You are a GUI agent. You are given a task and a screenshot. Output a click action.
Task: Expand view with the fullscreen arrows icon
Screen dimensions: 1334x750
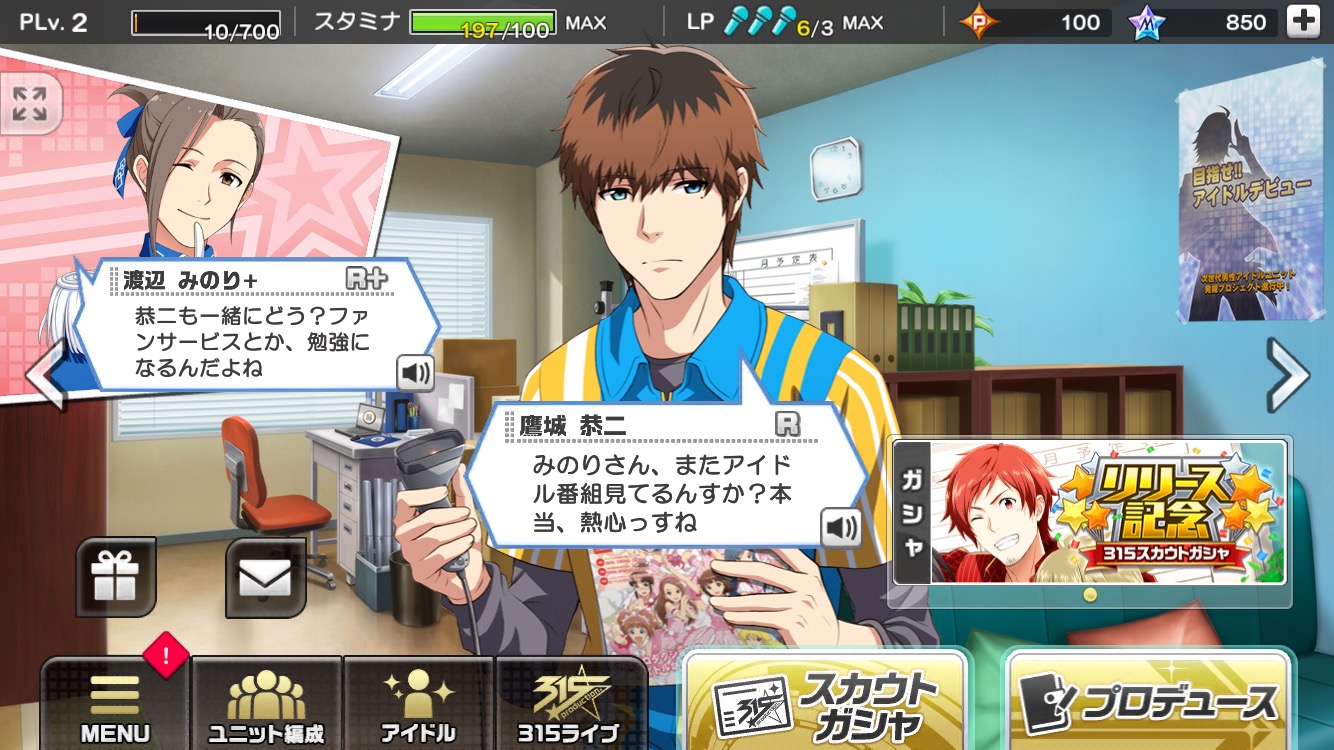tap(30, 103)
